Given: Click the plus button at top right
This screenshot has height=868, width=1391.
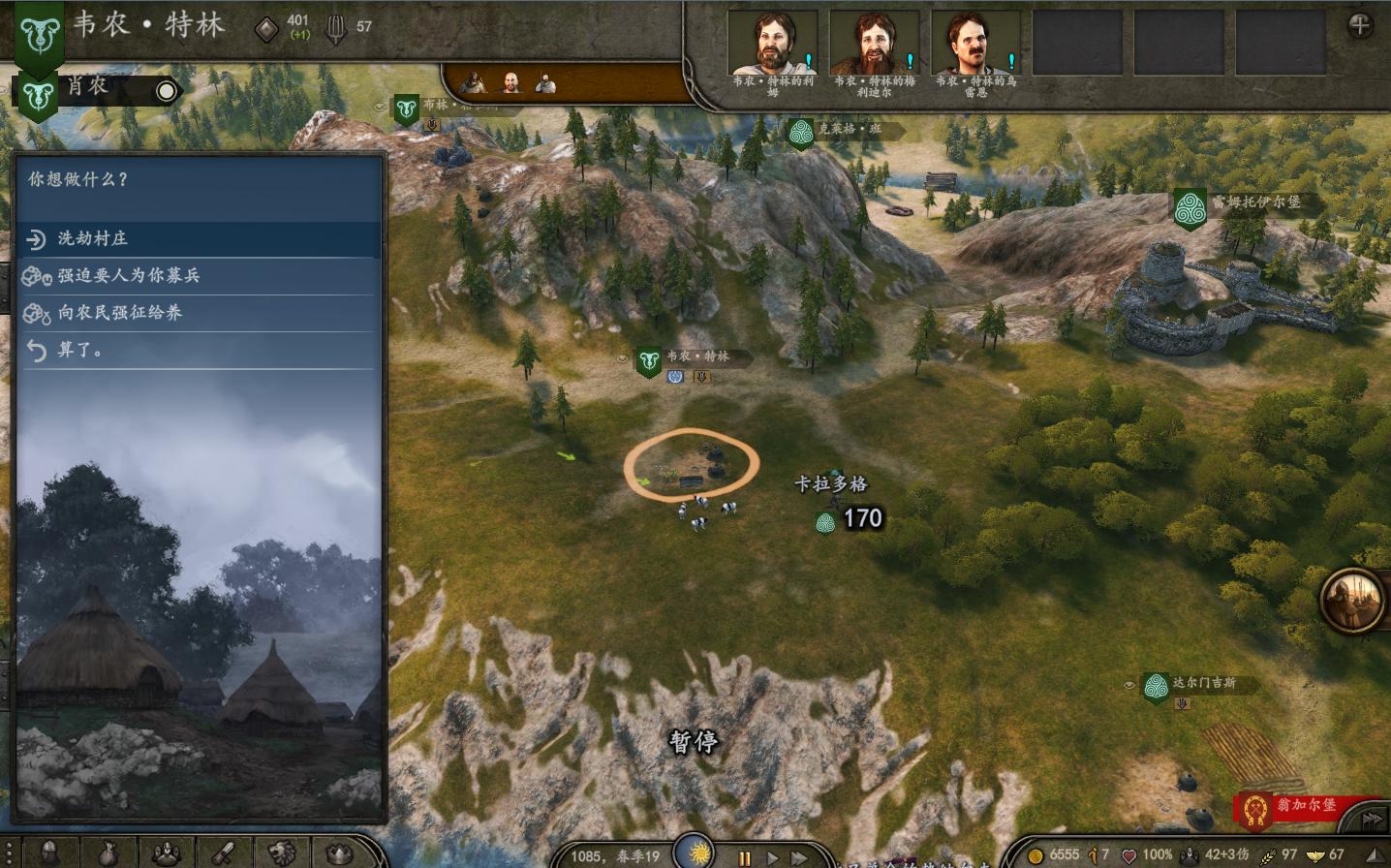Looking at the screenshot, I should (x=1360, y=26).
